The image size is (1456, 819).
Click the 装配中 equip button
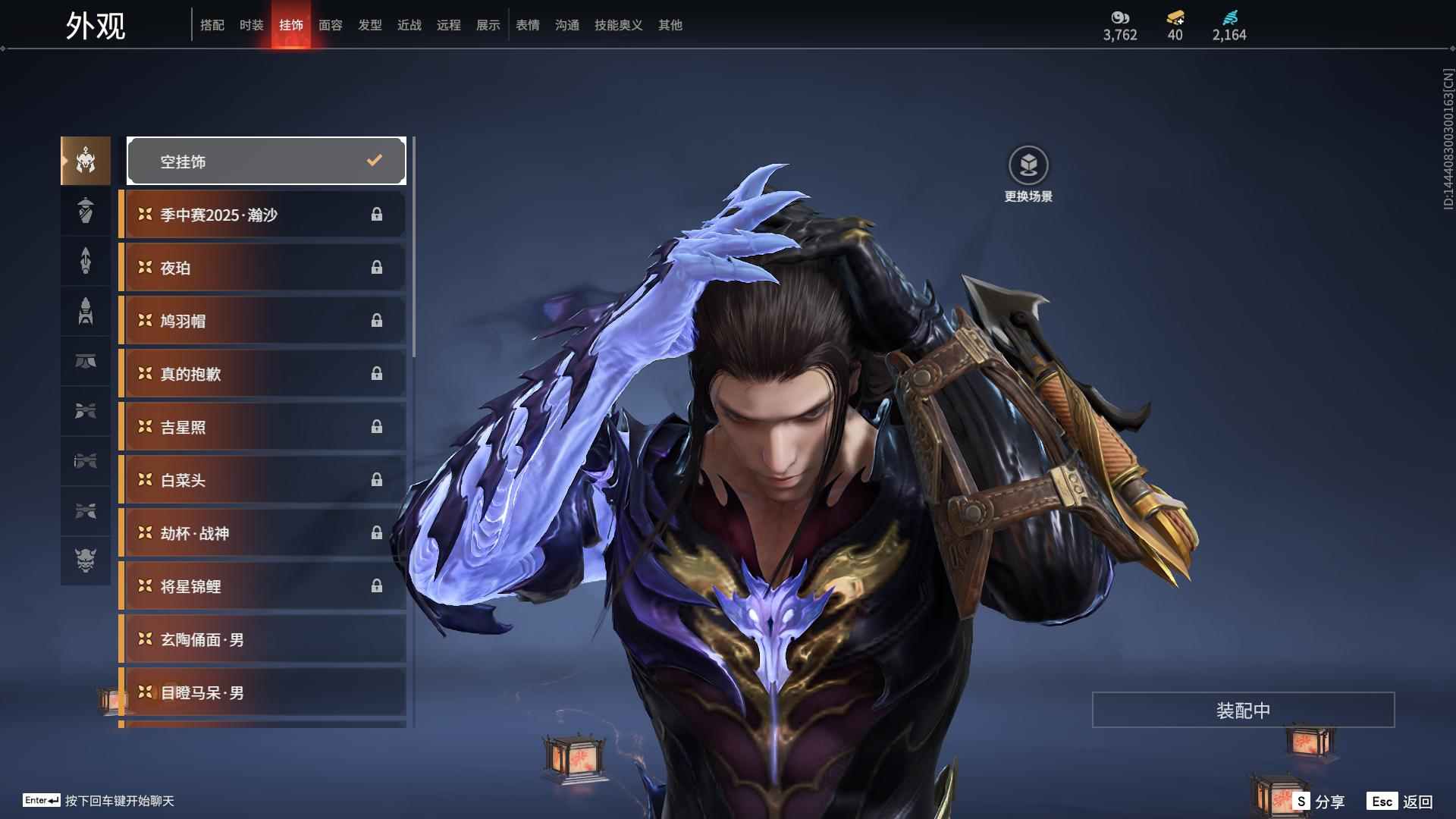(x=1243, y=710)
